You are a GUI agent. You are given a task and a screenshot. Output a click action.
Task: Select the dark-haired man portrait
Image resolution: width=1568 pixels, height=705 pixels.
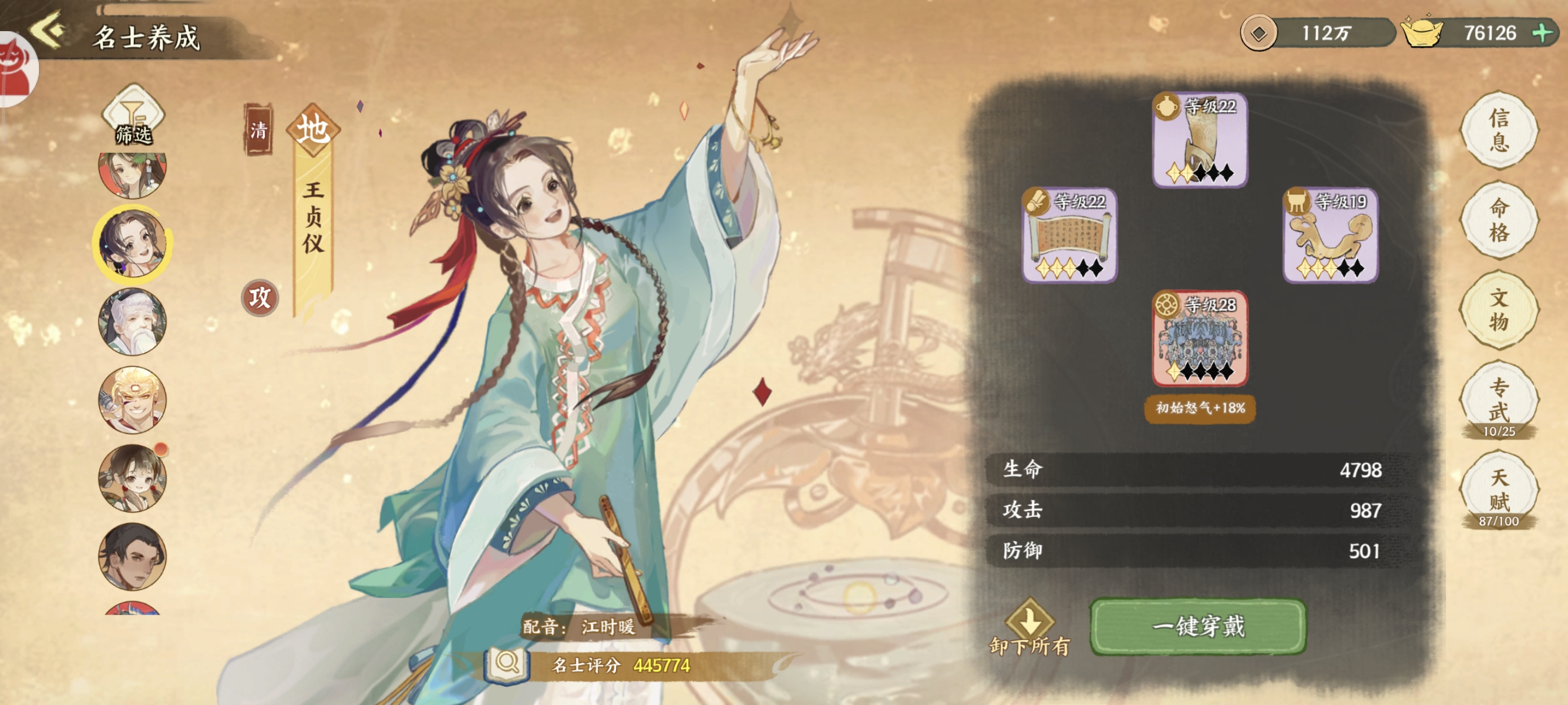click(x=132, y=556)
